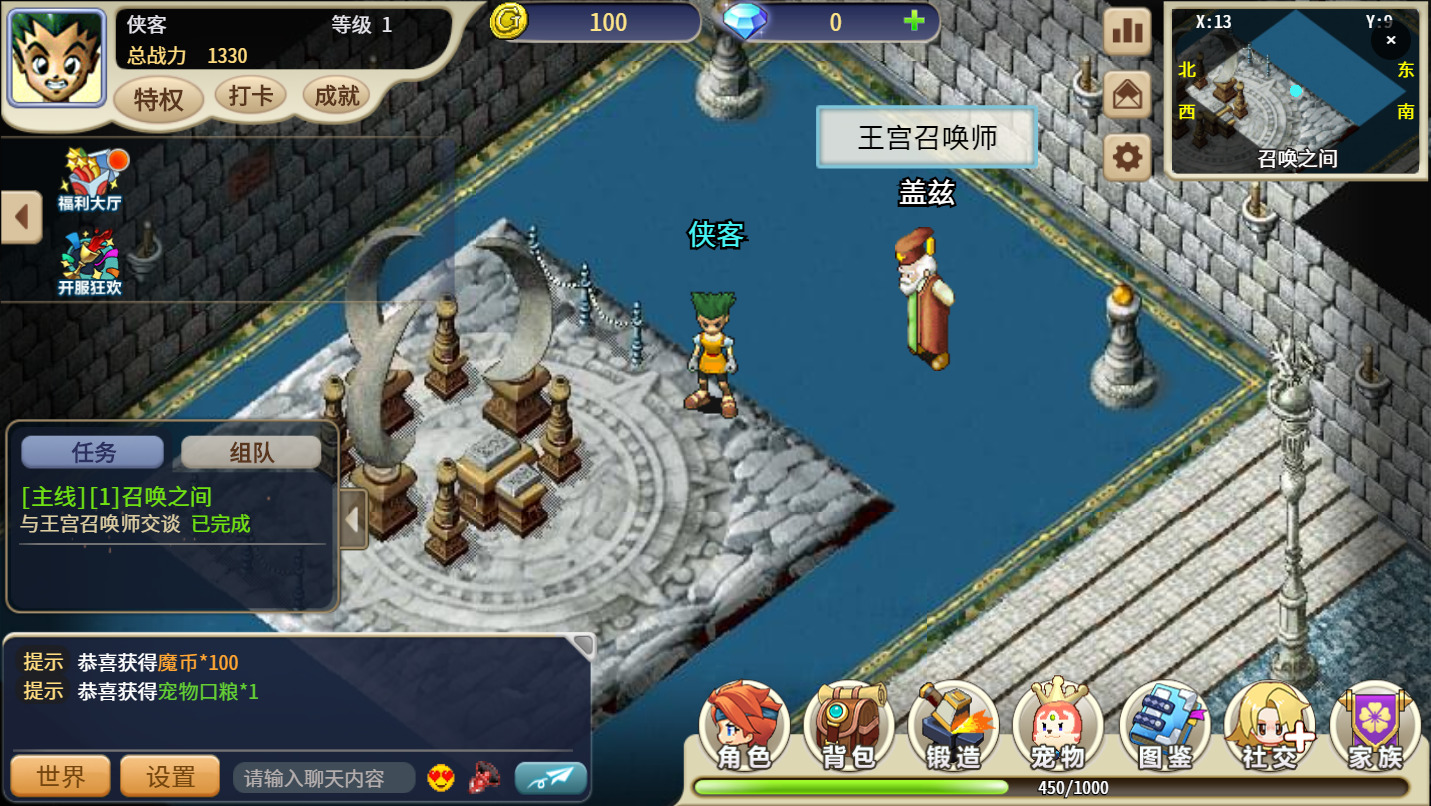Open the 福利大厅 welfare hall
Image resolution: width=1431 pixels, height=806 pixels.
click(88, 180)
